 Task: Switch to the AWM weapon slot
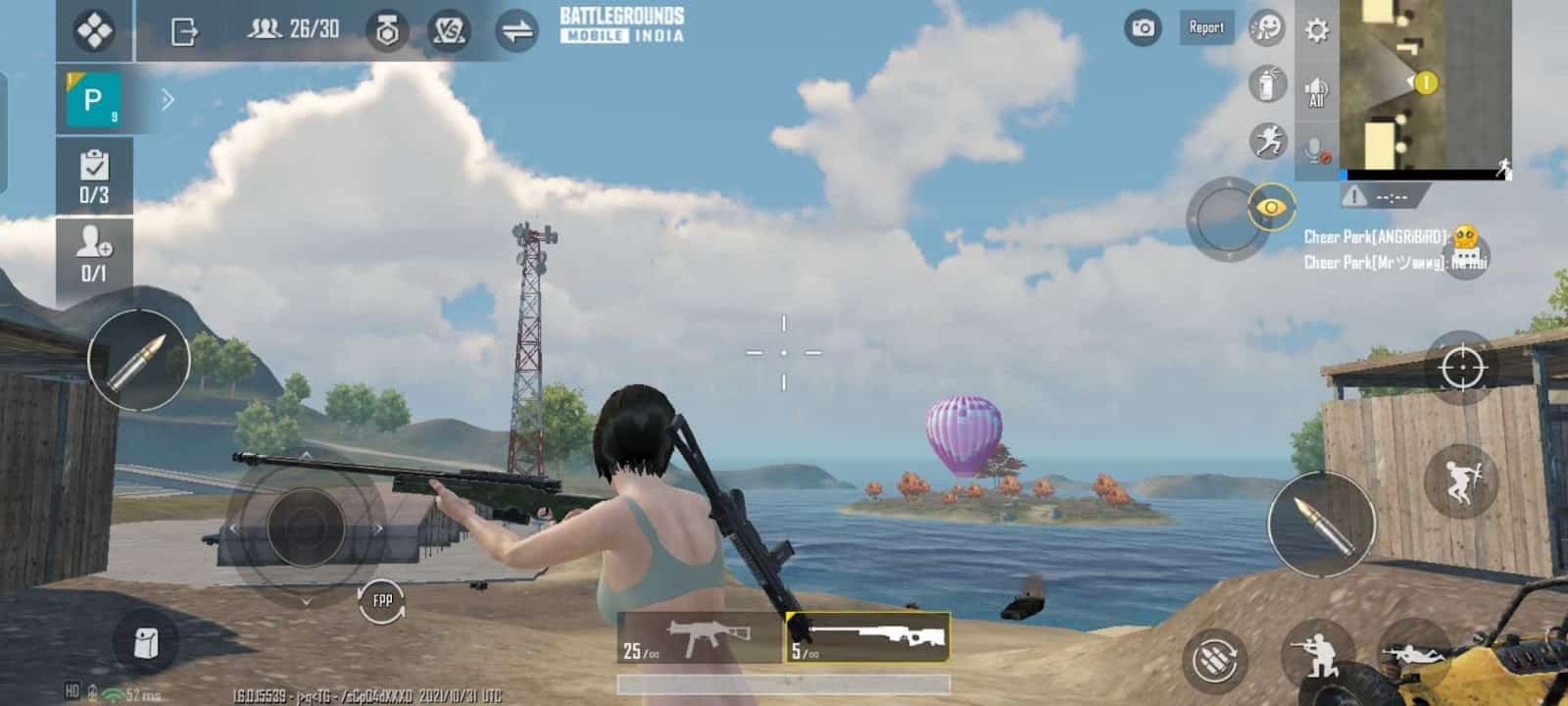tap(867, 637)
